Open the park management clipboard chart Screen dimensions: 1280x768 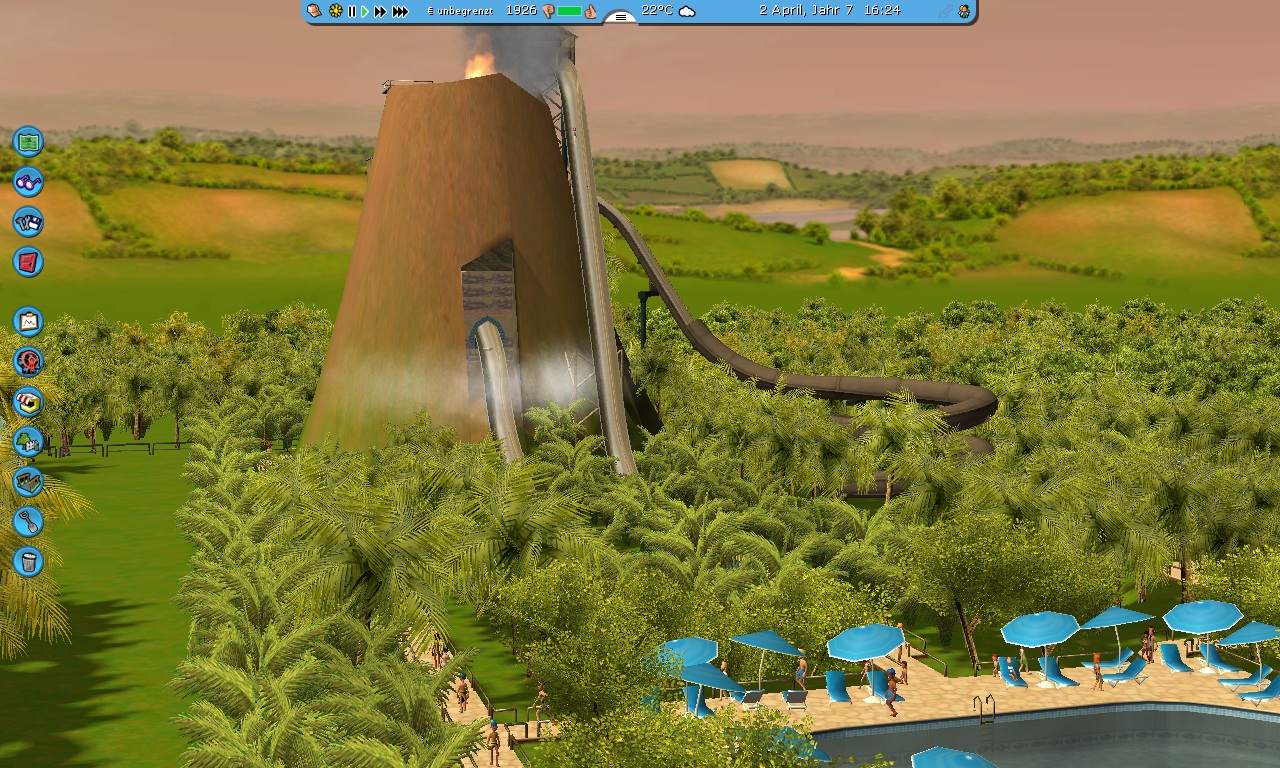click(x=28, y=321)
